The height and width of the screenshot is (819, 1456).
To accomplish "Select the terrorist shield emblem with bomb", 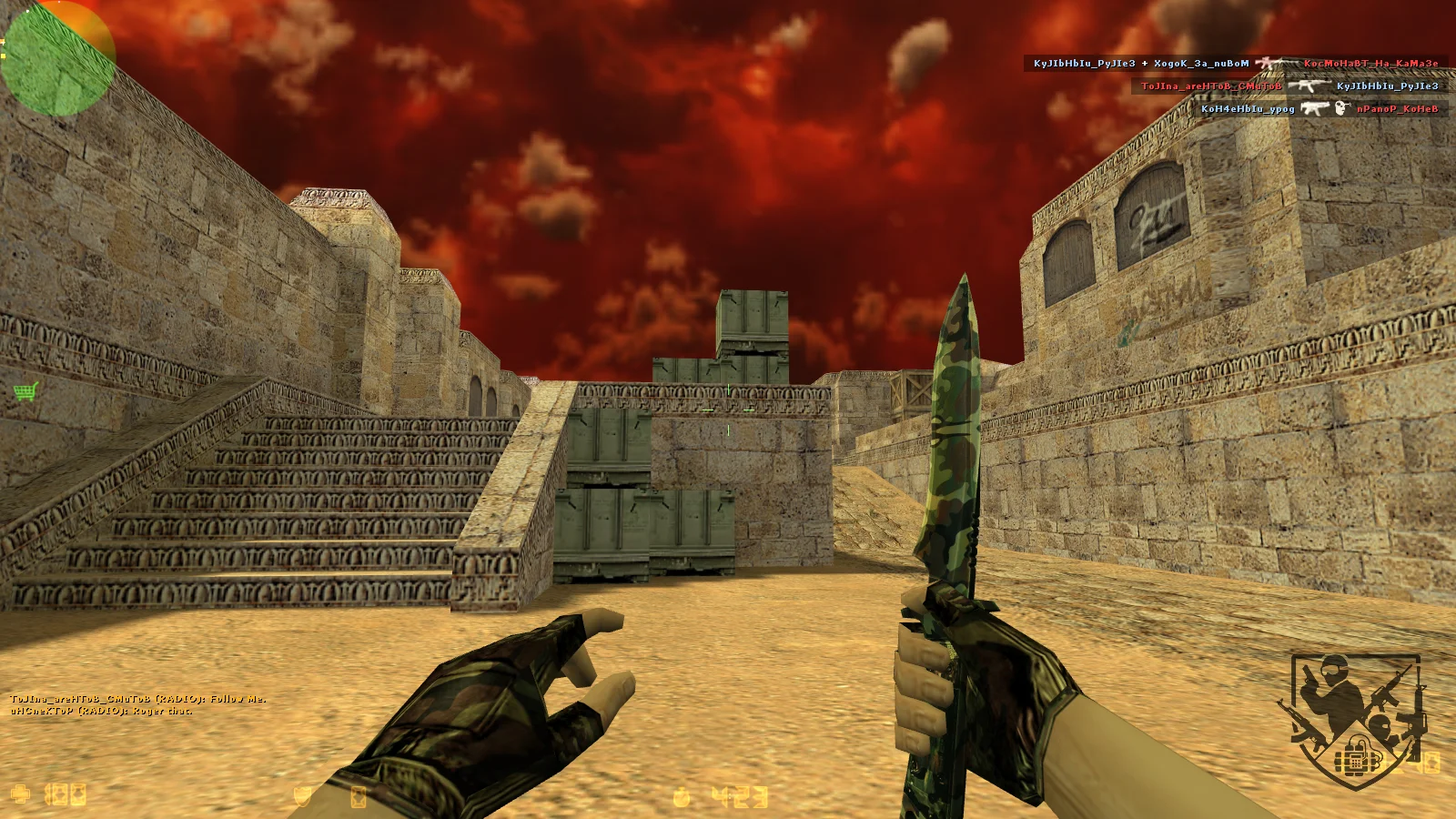I will point(1354,719).
